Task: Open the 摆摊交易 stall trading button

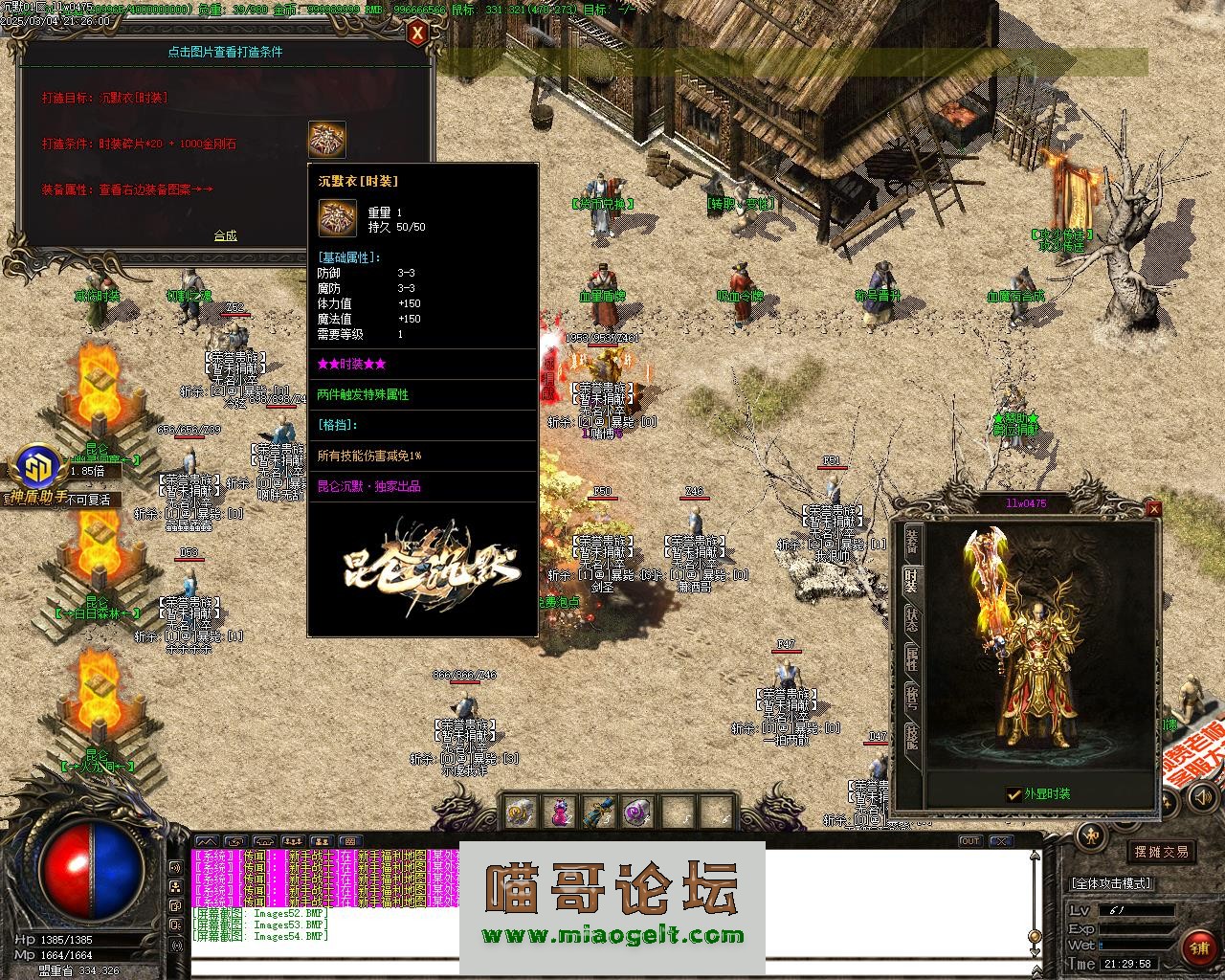Action: click(x=1162, y=851)
